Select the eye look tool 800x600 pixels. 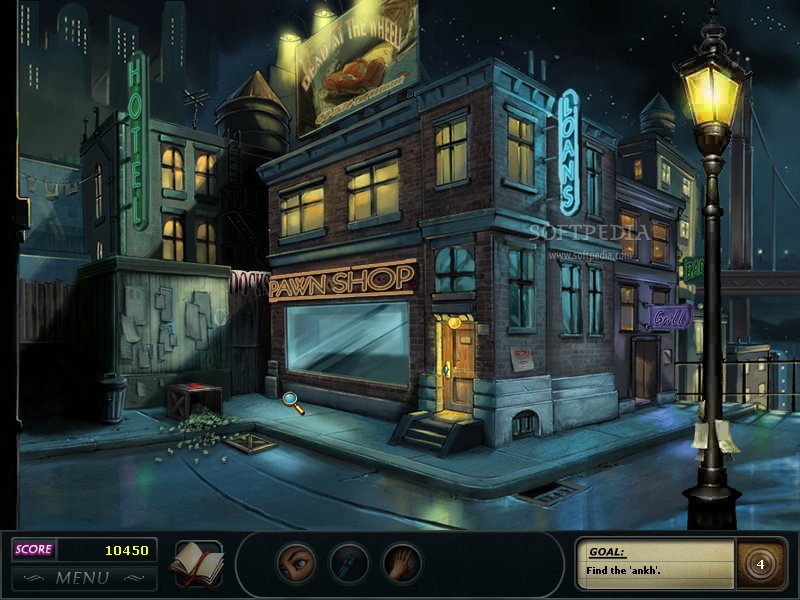(x=296, y=563)
